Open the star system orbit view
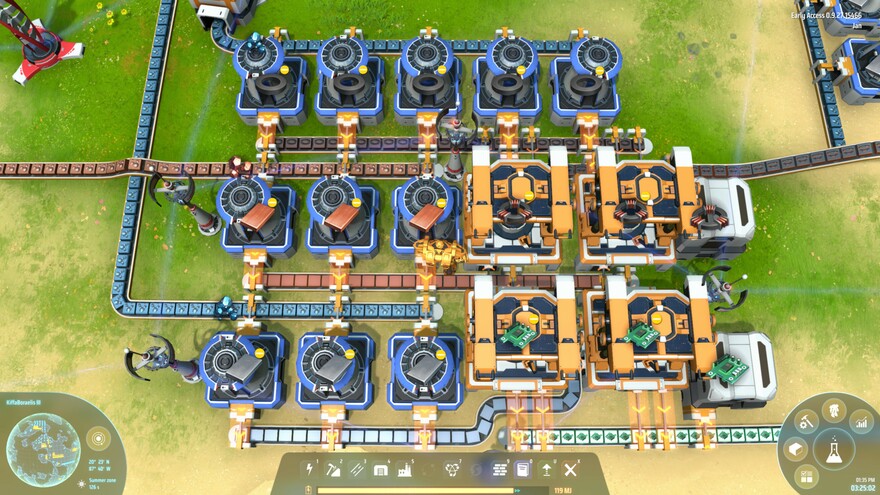The image size is (880, 495). click(98, 437)
